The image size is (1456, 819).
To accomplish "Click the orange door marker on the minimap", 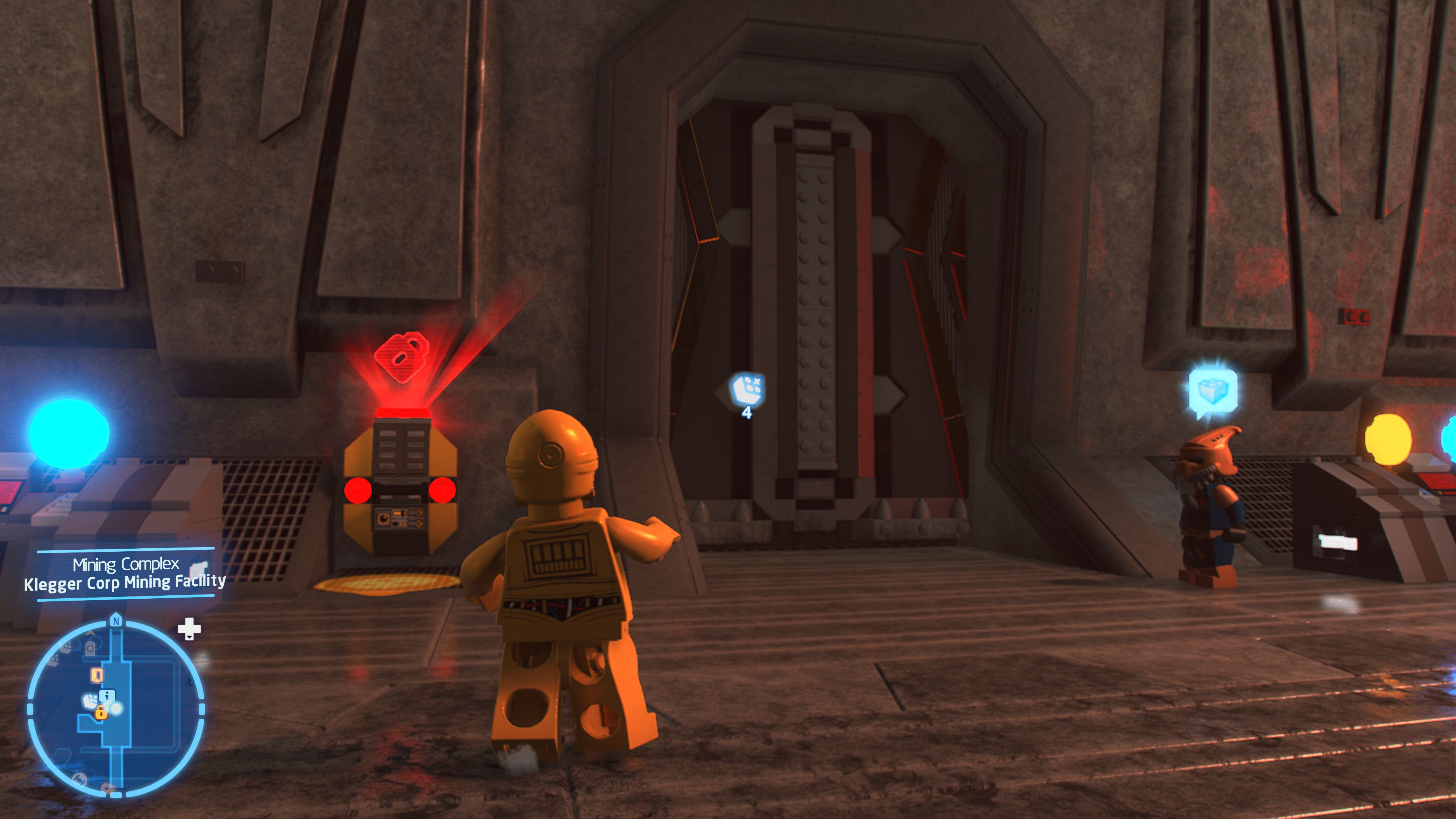I will click(x=97, y=676).
